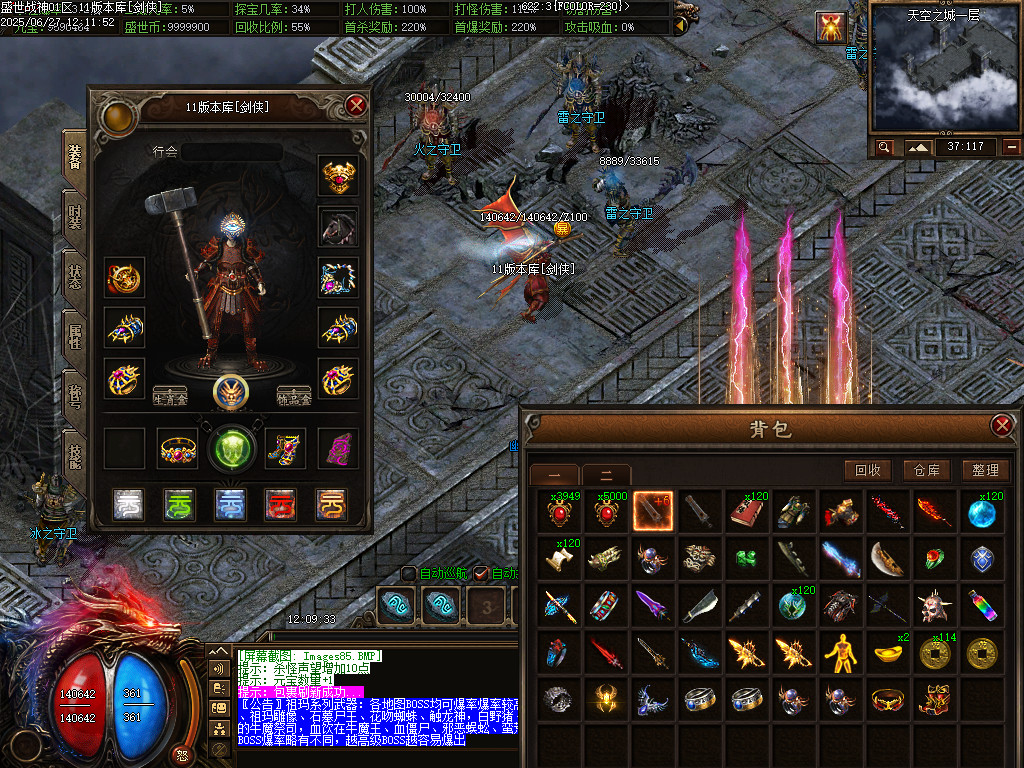Click the 回收 recycle button
The width and height of the screenshot is (1024, 768).
[867, 470]
